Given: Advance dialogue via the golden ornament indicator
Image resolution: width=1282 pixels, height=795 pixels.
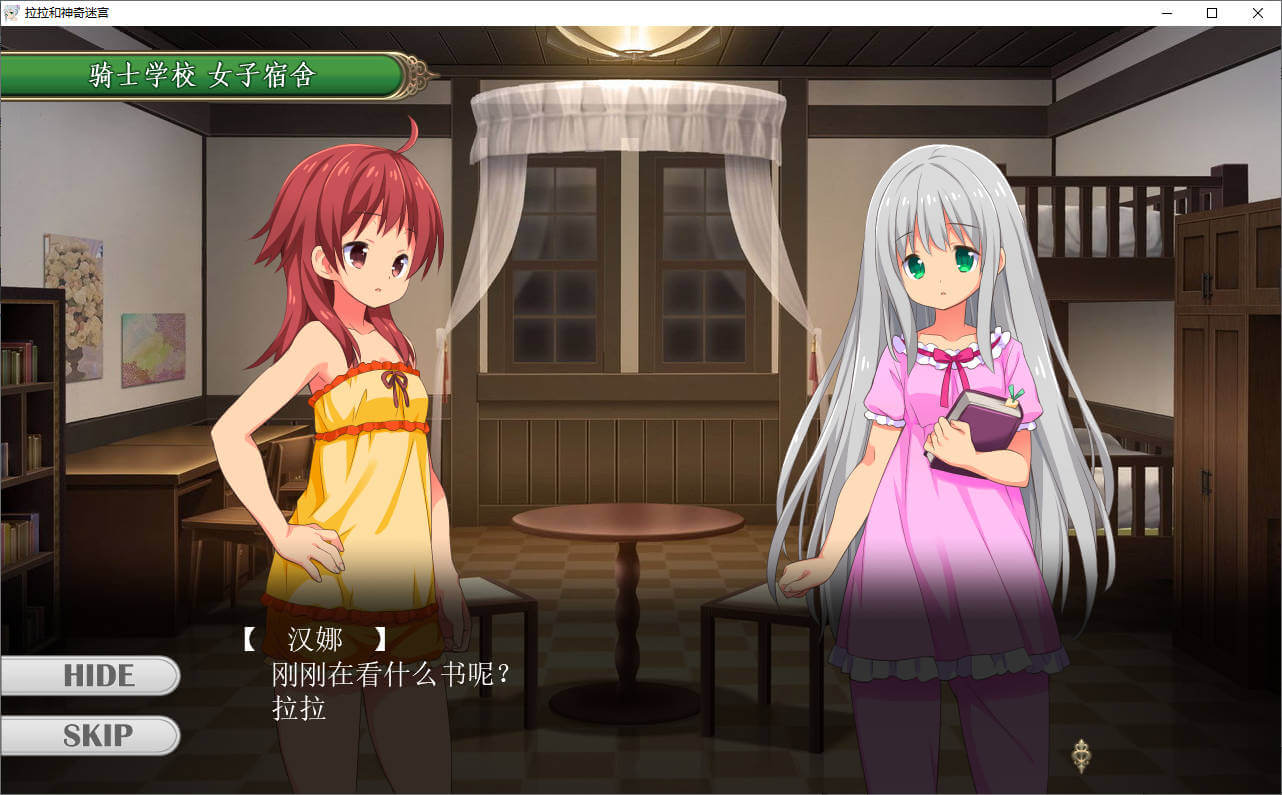Looking at the screenshot, I should click(1080, 755).
